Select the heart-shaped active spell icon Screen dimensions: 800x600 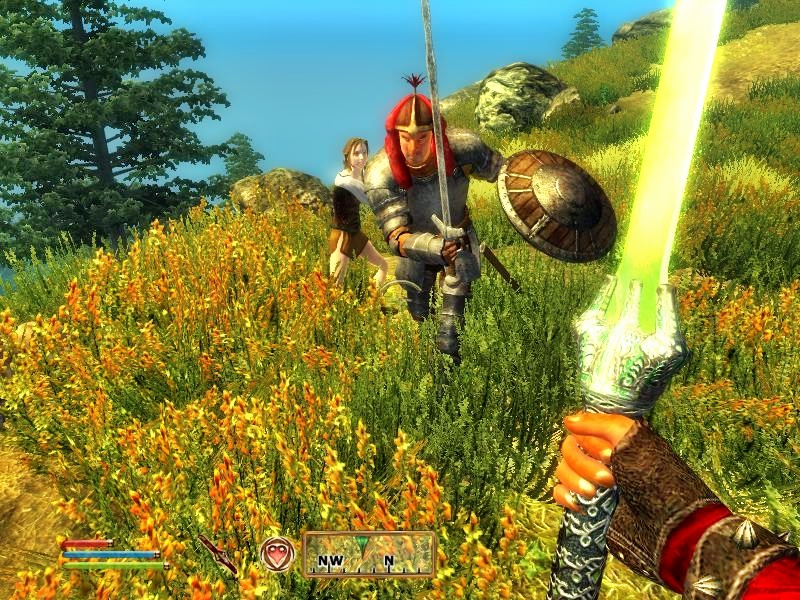pos(276,554)
